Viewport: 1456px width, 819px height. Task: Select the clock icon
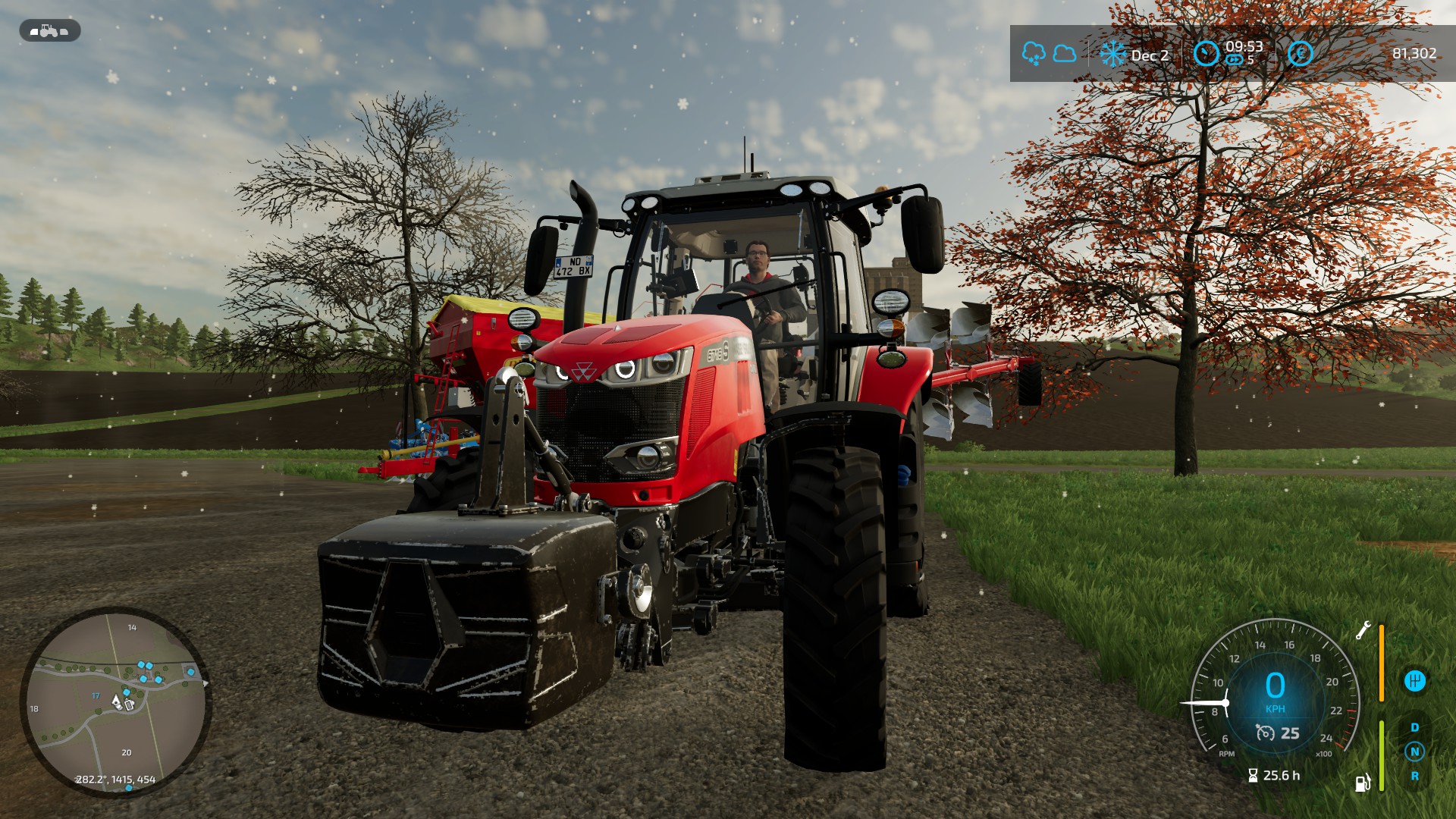pos(1206,54)
